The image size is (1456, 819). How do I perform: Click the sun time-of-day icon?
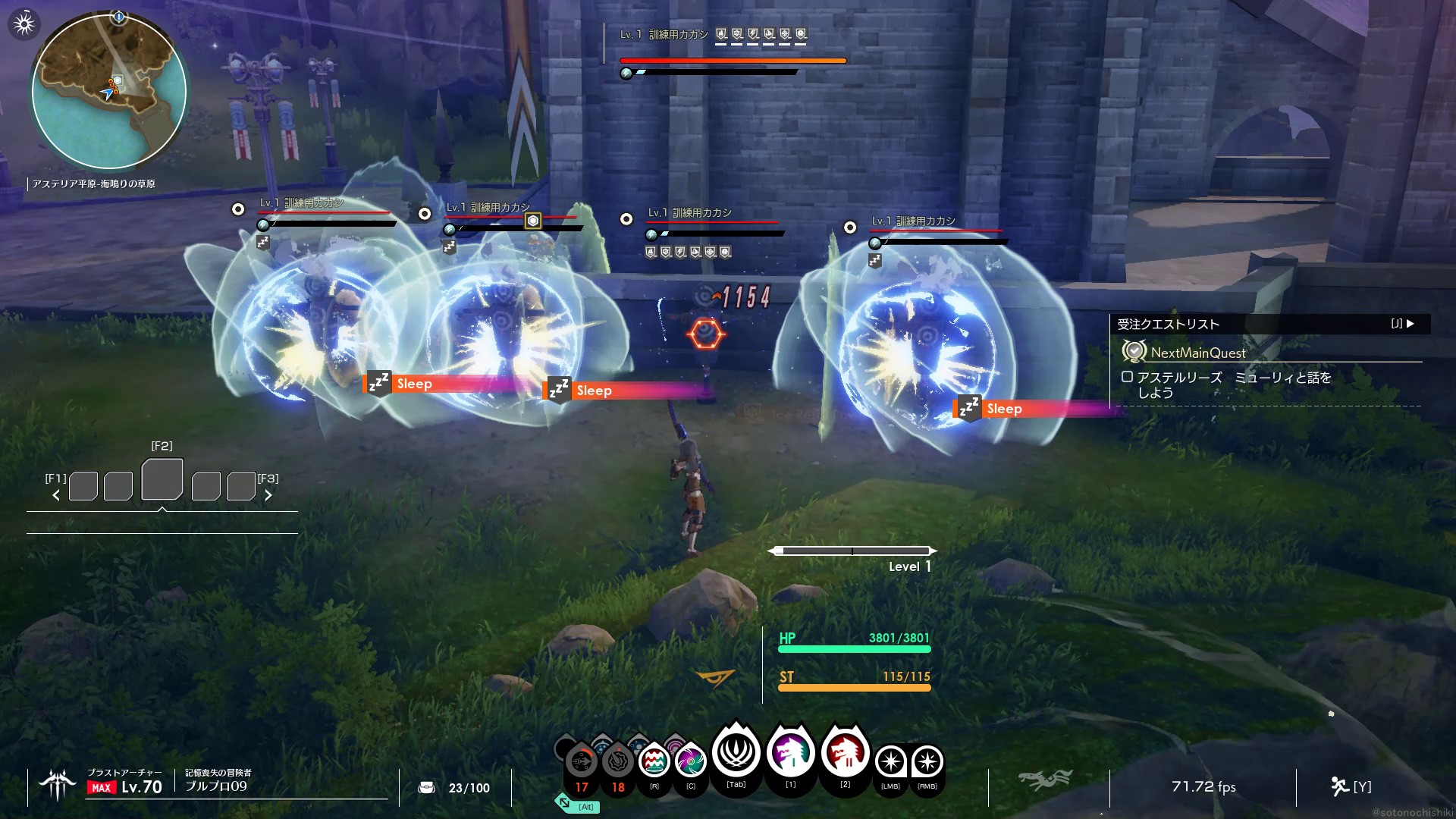(24, 24)
